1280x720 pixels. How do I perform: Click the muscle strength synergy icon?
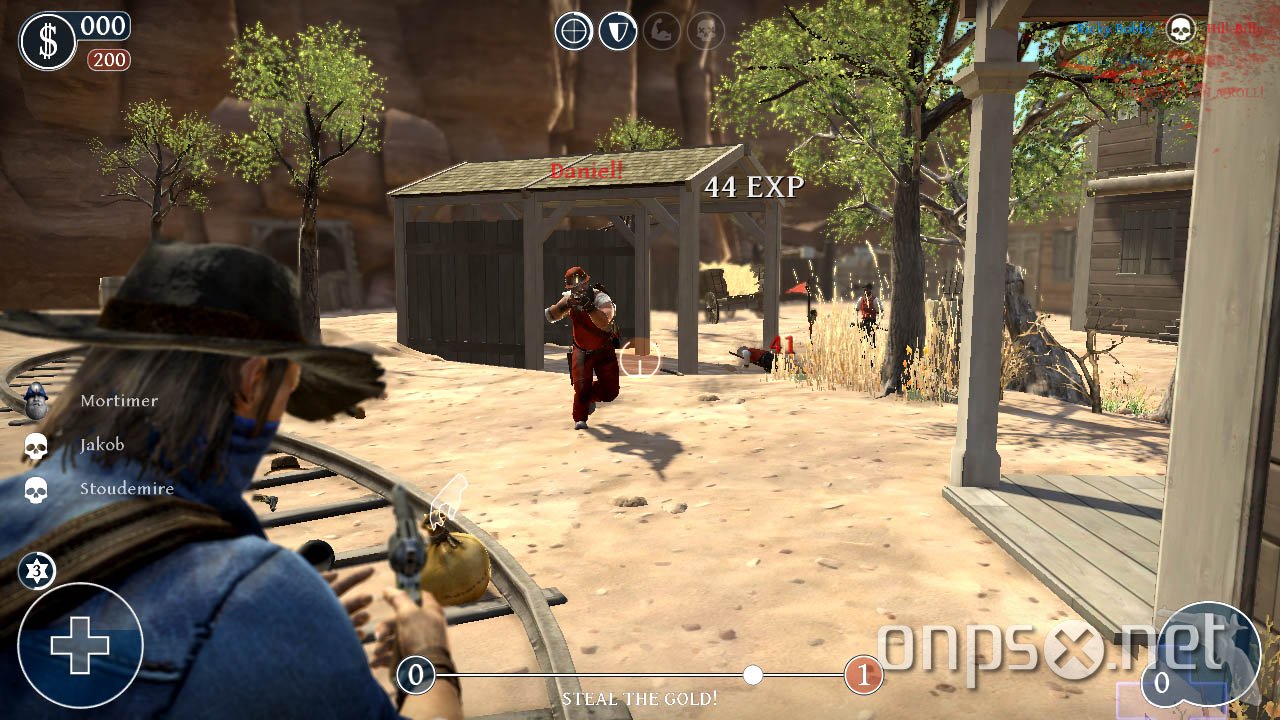(x=662, y=30)
